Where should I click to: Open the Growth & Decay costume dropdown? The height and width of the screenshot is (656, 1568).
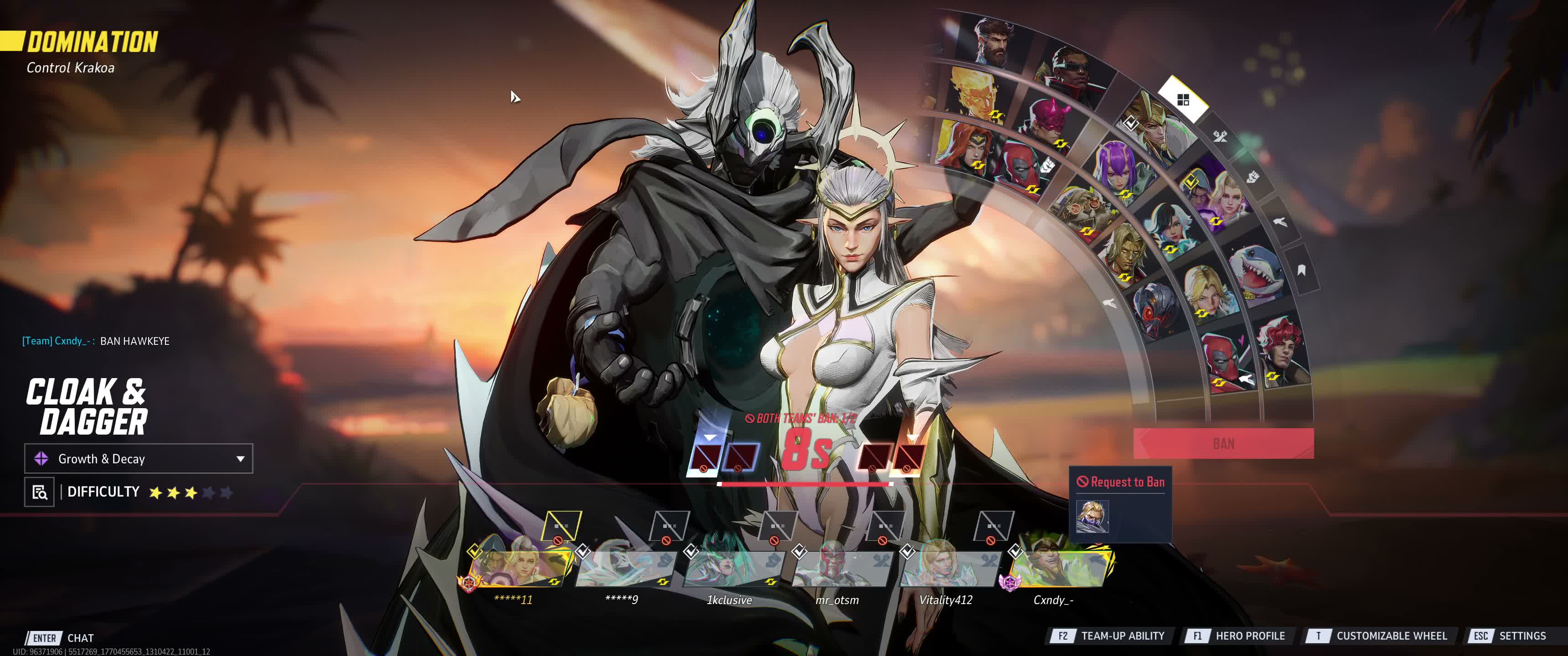pos(138,458)
